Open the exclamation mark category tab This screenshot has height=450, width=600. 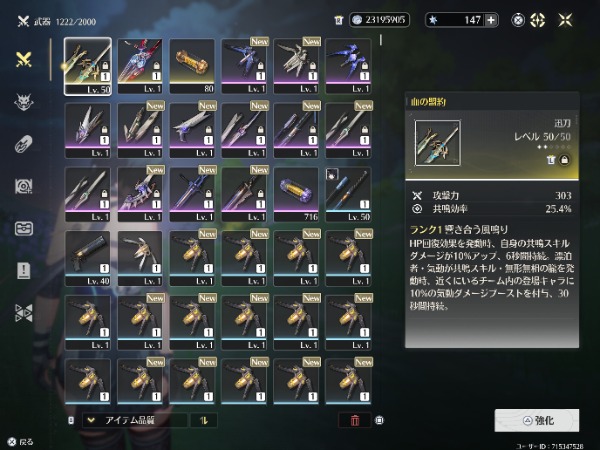point(23,270)
